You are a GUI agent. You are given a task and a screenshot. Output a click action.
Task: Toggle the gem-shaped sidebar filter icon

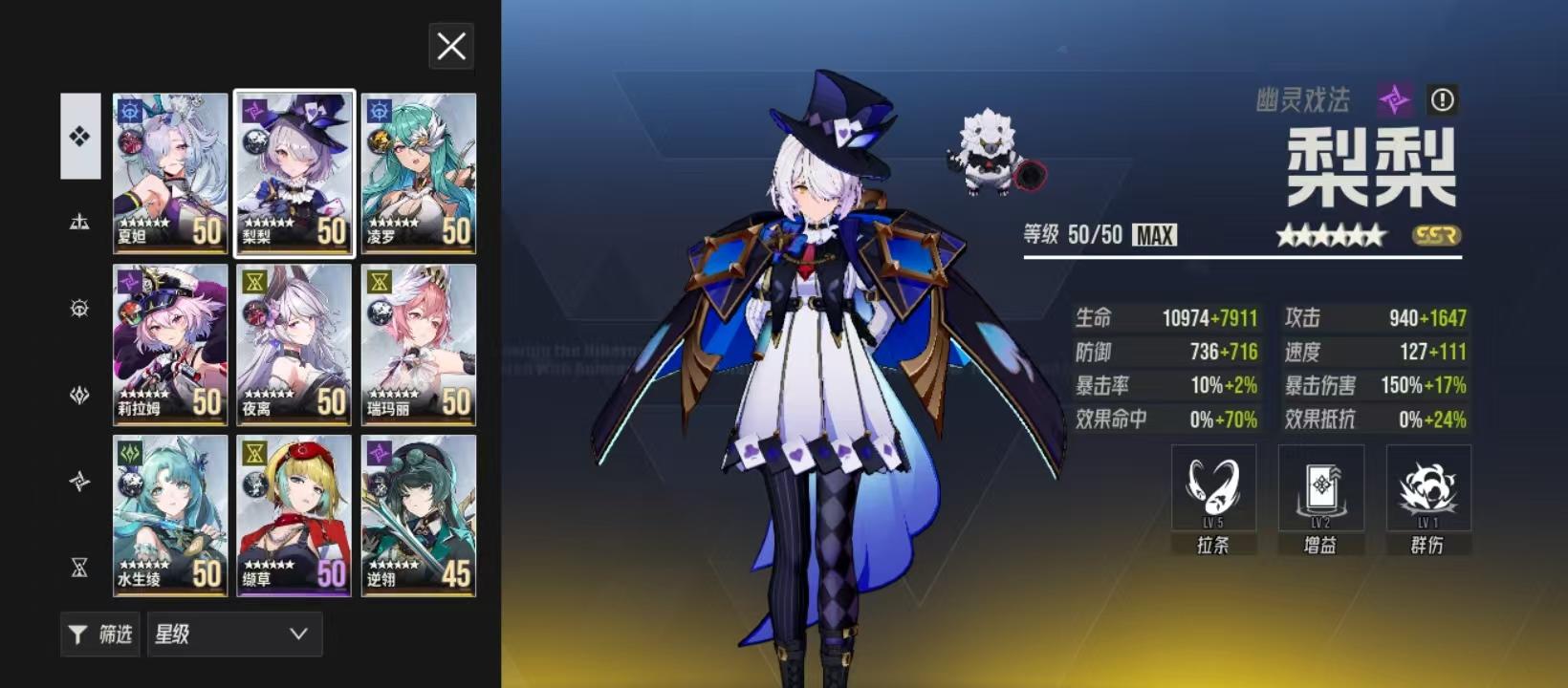[80, 395]
